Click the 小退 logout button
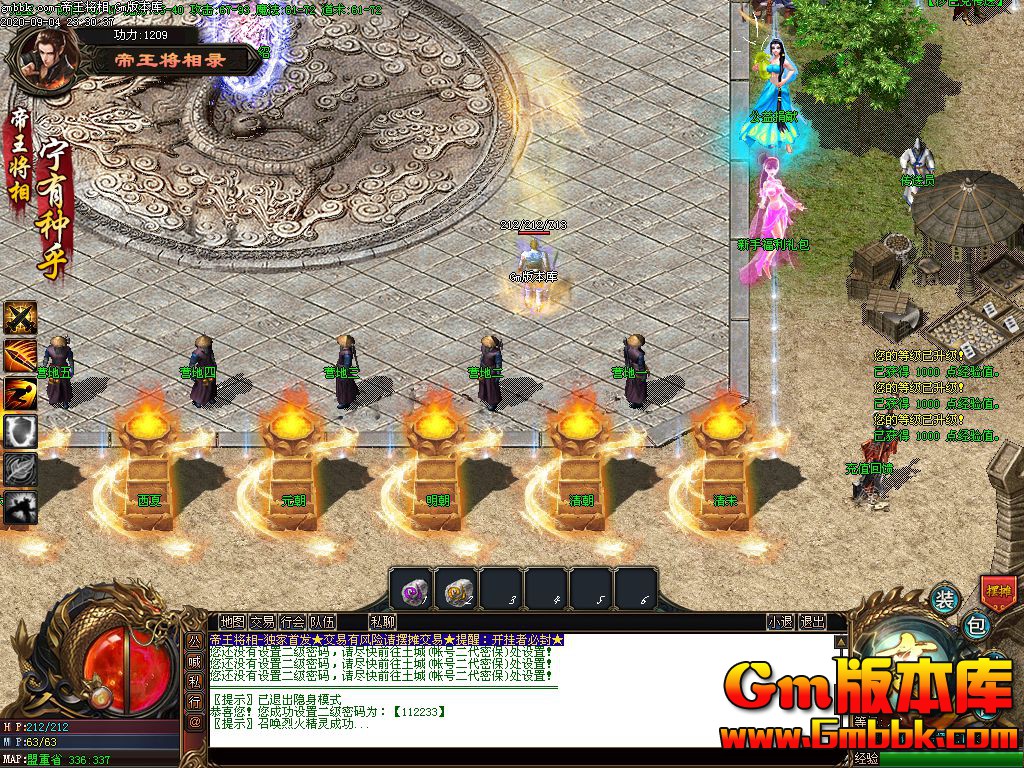This screenshot has height=768, width=1024. click(780, 622)
